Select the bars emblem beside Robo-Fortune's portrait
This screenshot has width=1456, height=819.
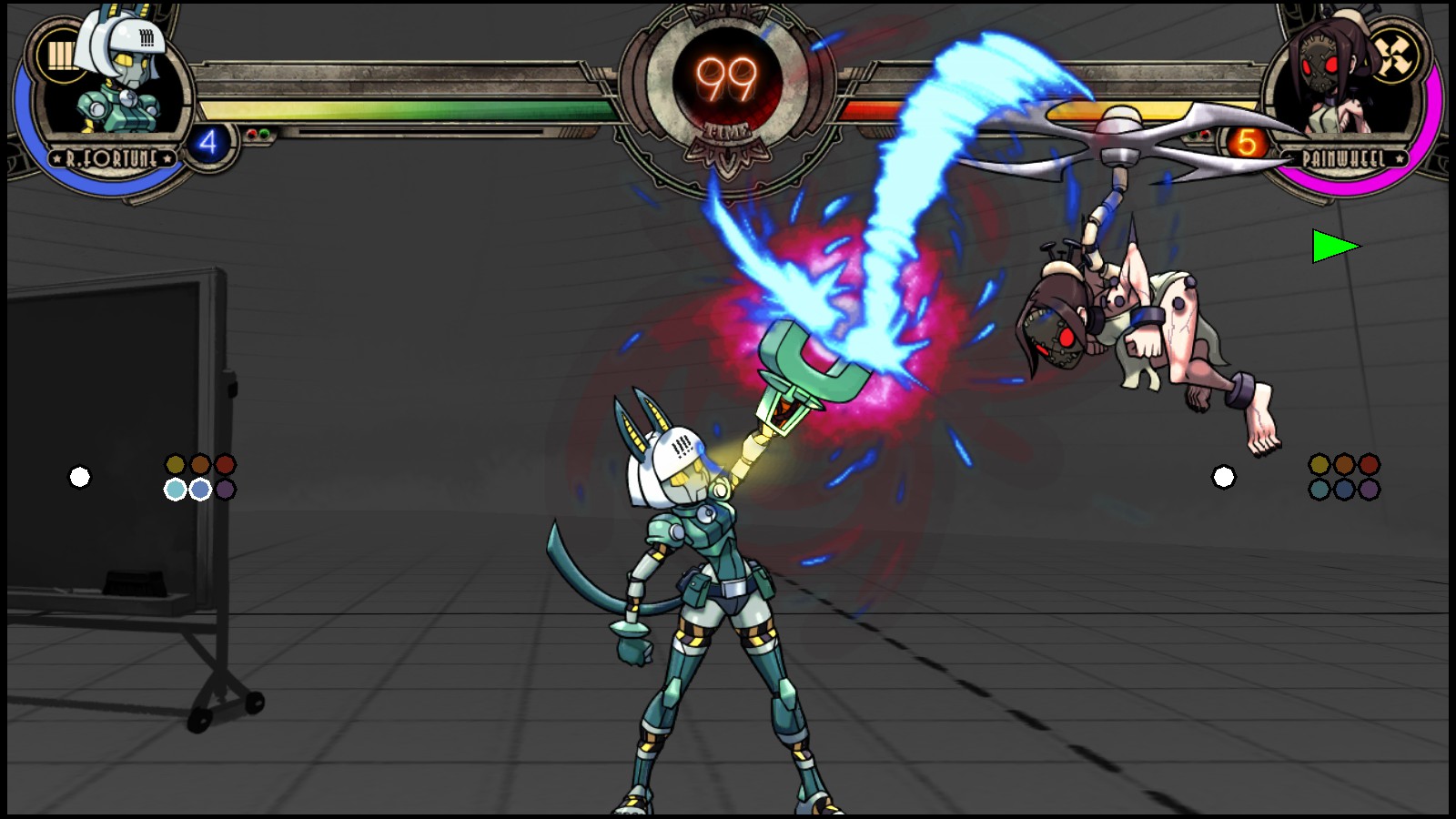59,56
